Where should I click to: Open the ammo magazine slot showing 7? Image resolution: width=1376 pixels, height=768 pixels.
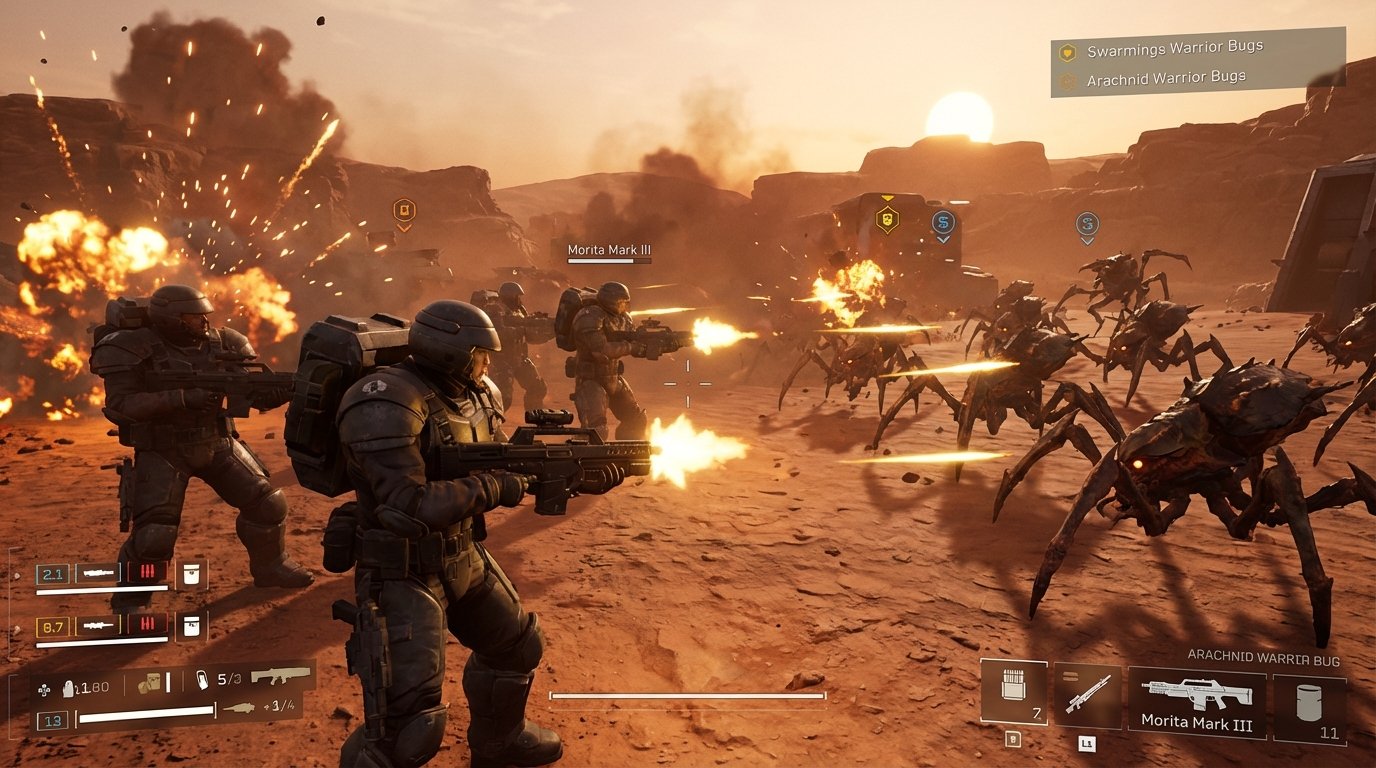point(1012,692)
